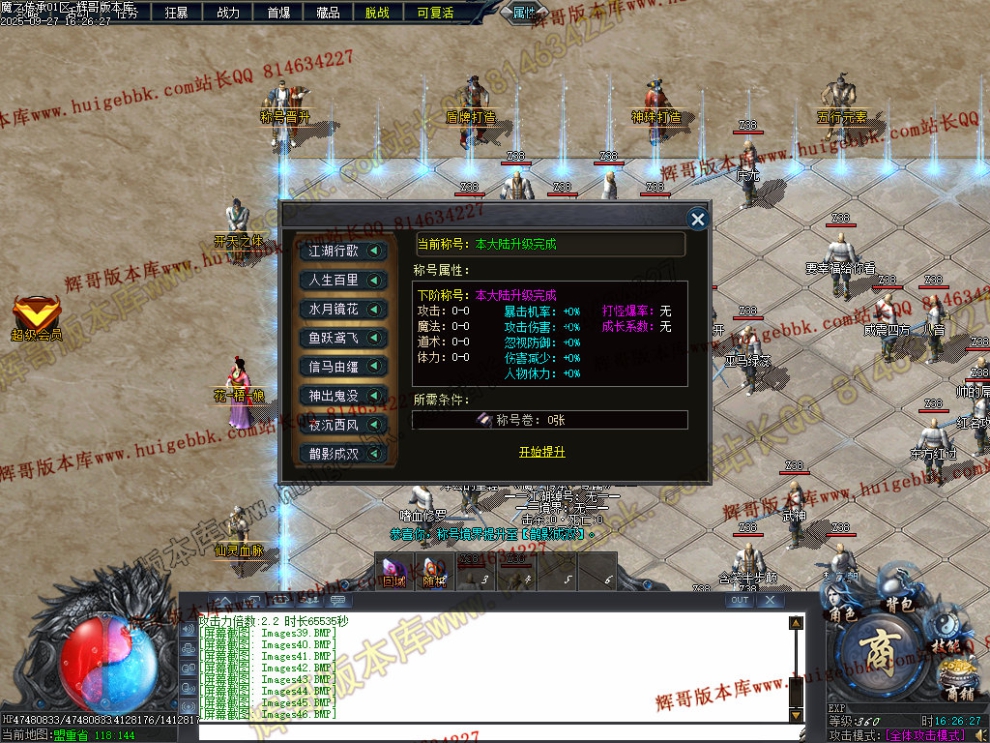
Task: Choose the 鱼跃鸢飞 title entry
Action: 344,338
